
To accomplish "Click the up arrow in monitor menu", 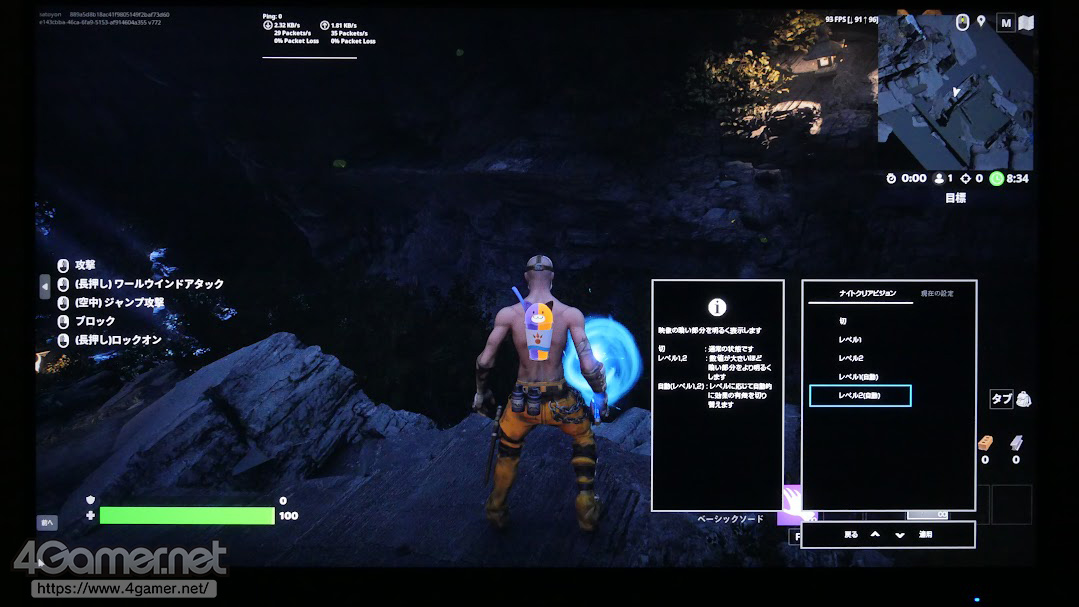I will coord(876,535).
